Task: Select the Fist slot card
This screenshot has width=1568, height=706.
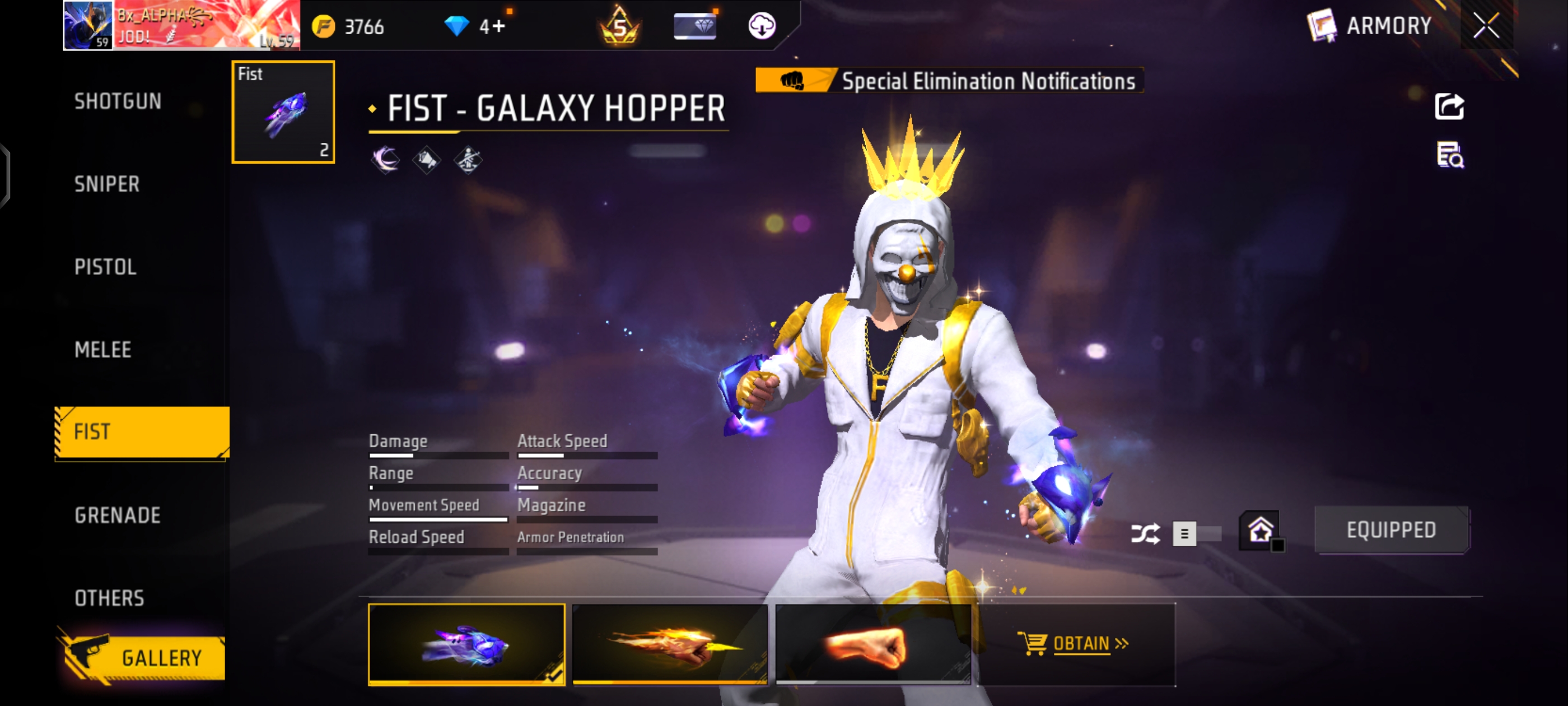Action: [283, 112]
